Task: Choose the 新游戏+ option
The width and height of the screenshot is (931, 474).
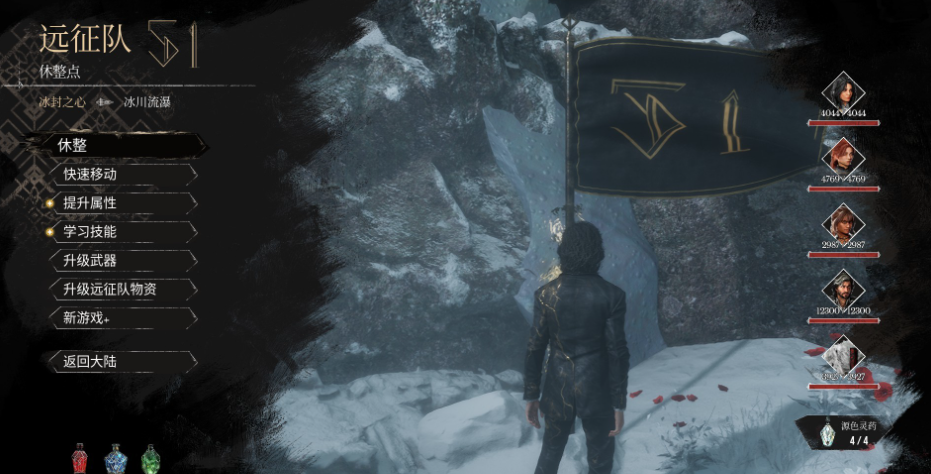Action: pyautogui.click(x=120, y=318)
